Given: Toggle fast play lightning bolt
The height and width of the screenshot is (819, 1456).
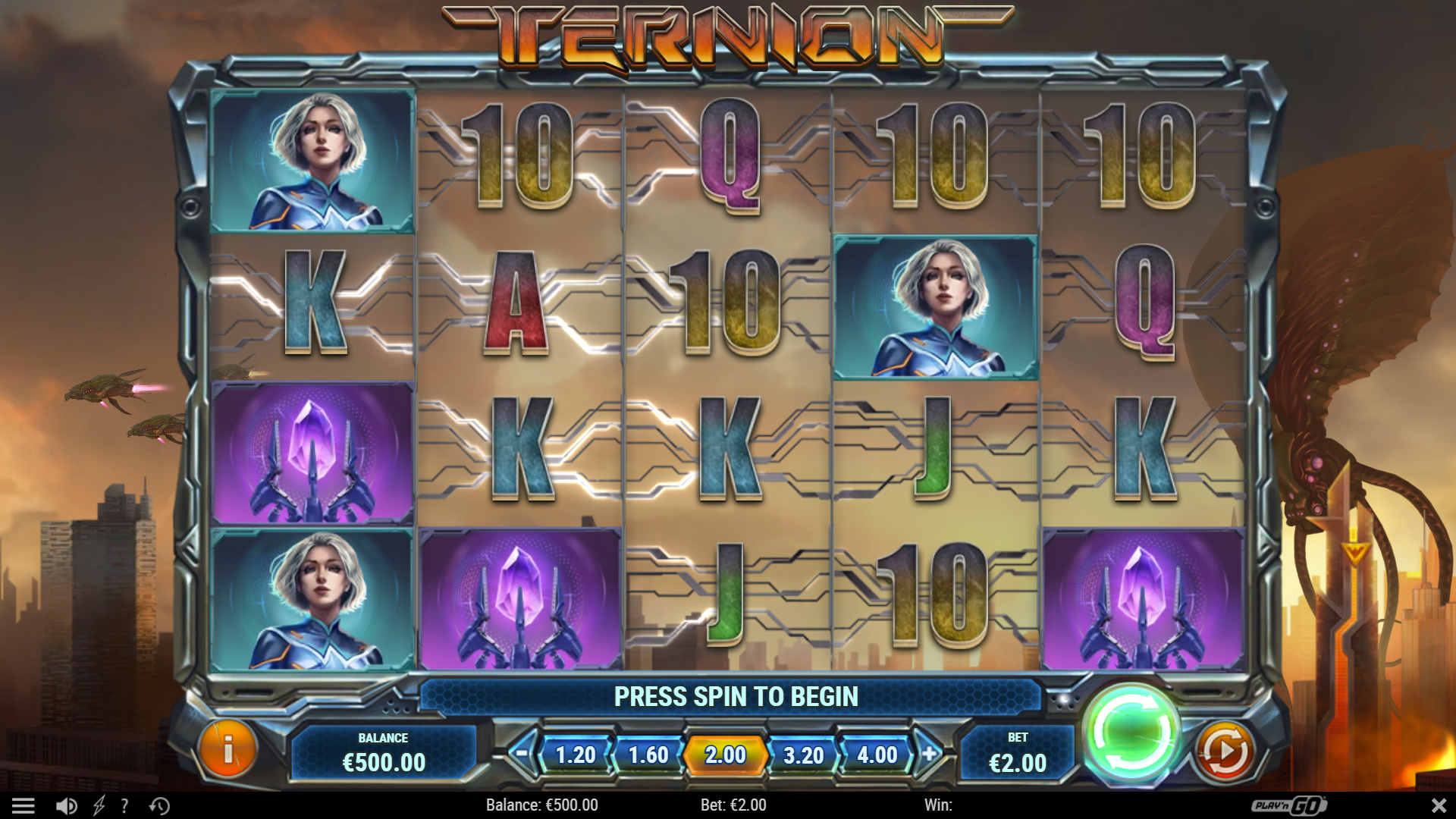Looking at the screenshot, I should [x=99, y=805].
